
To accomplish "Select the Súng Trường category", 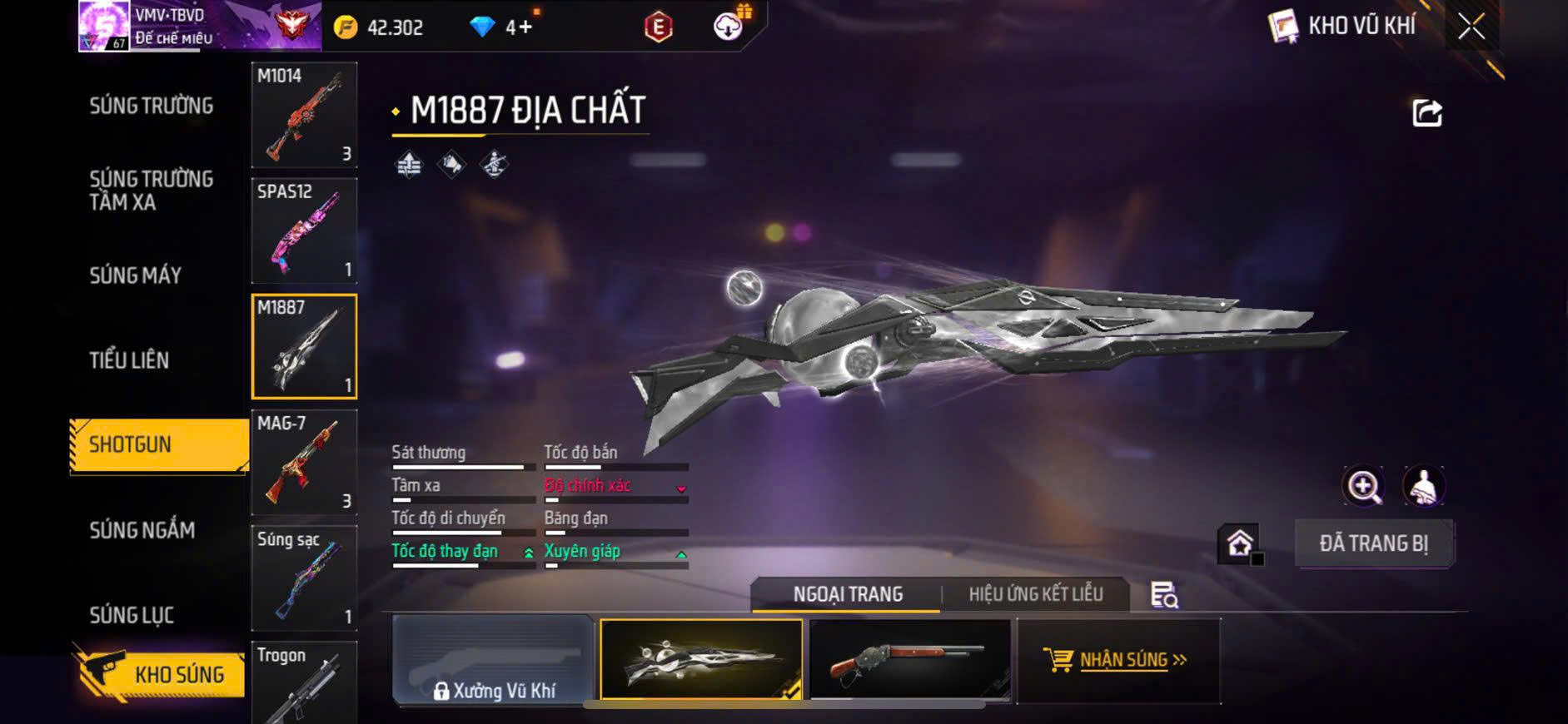I will point(151,106).
